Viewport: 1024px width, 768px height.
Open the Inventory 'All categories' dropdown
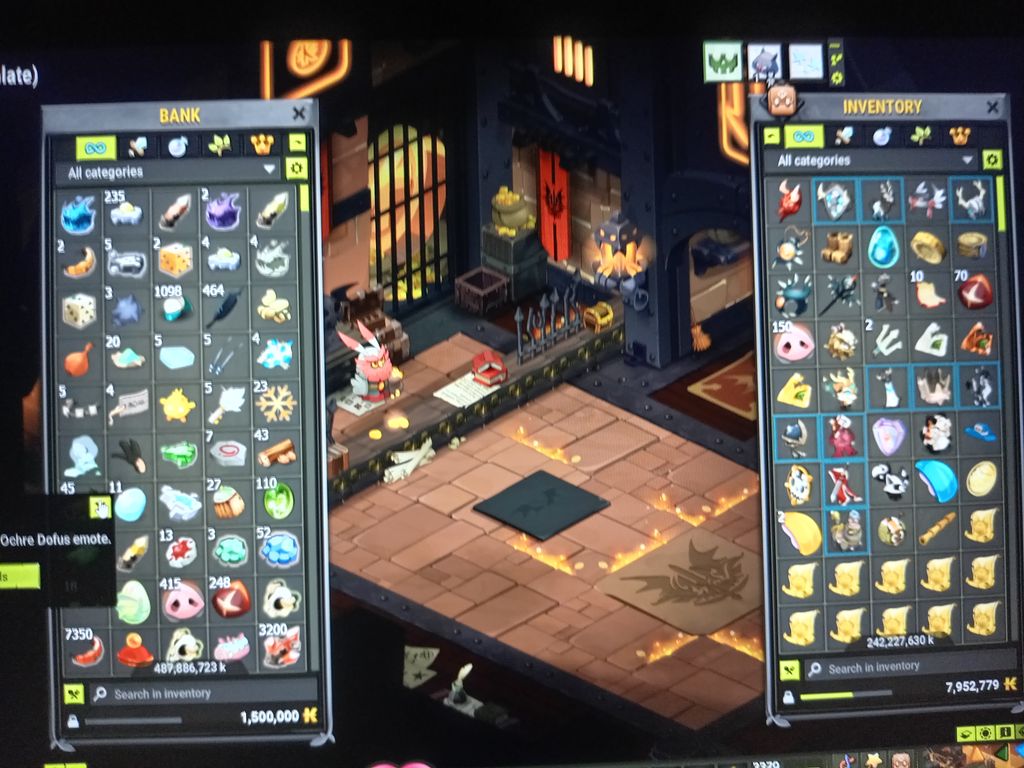pos(870,160)
